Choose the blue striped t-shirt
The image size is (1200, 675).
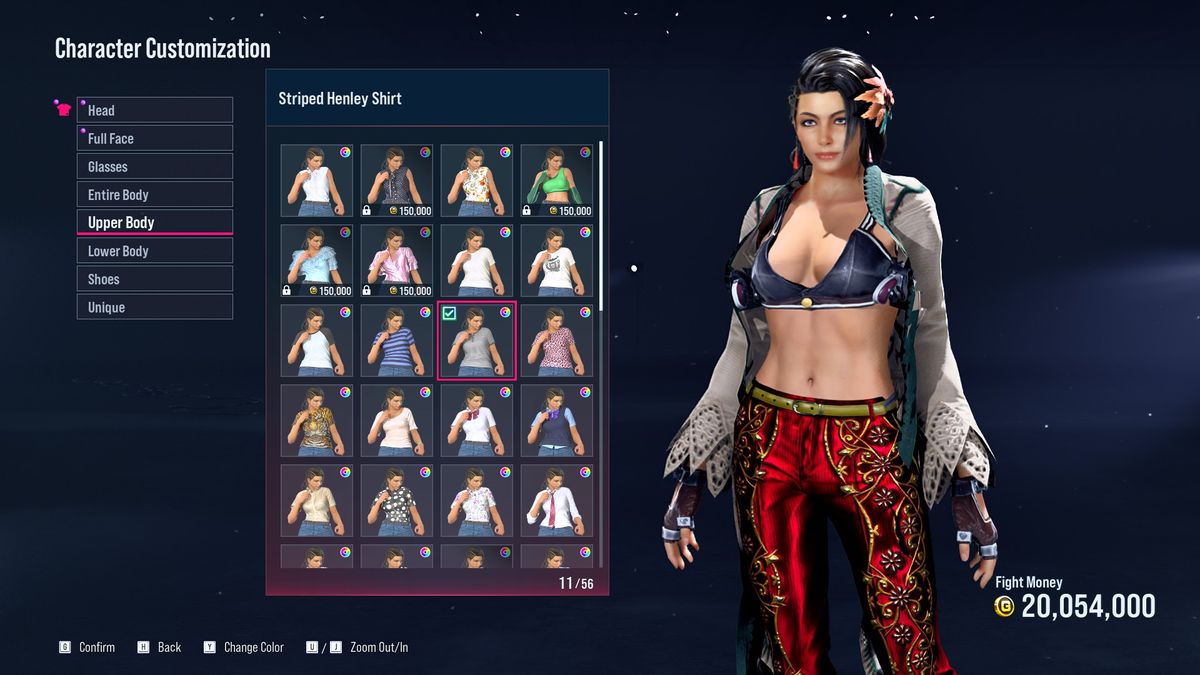tap(396, 341)
